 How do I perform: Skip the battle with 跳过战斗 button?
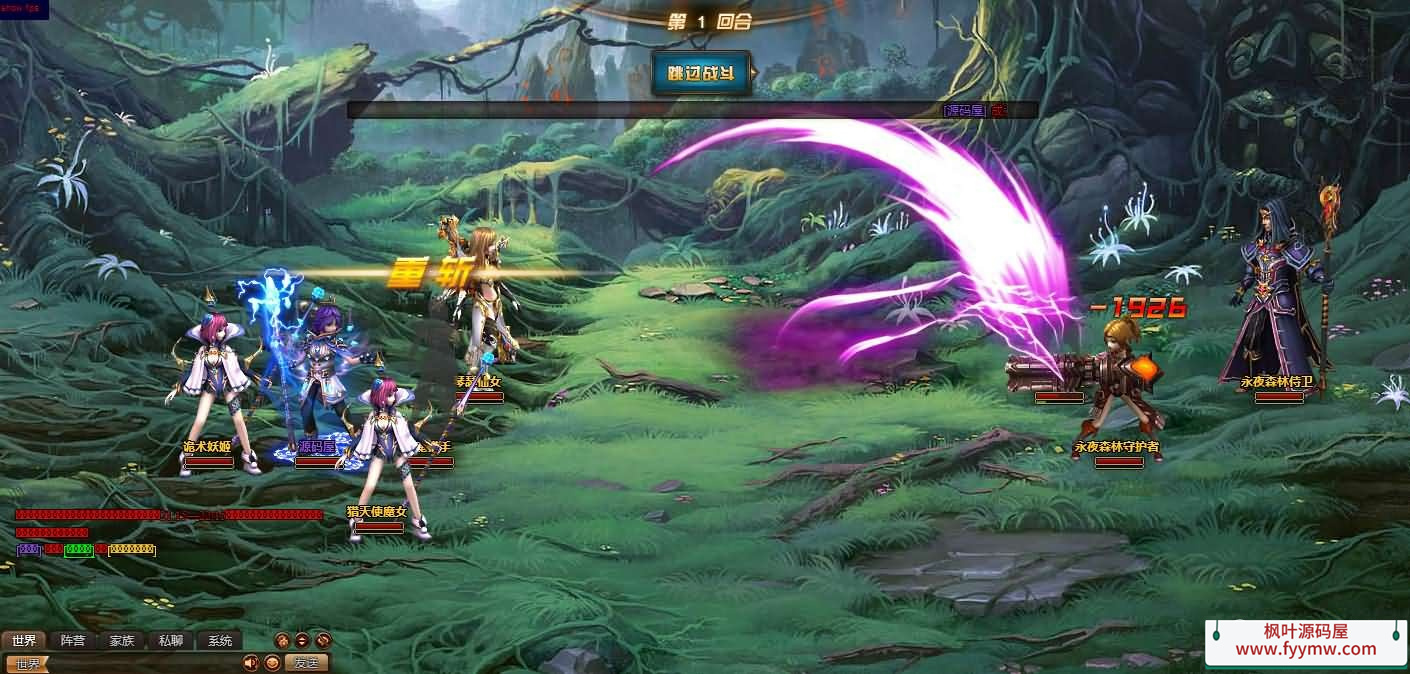coord(700,73)
